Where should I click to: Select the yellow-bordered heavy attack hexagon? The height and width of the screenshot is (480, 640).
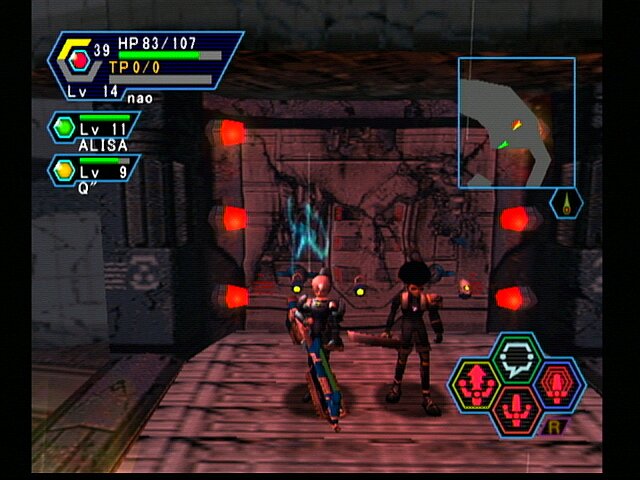tap(475, 384)
